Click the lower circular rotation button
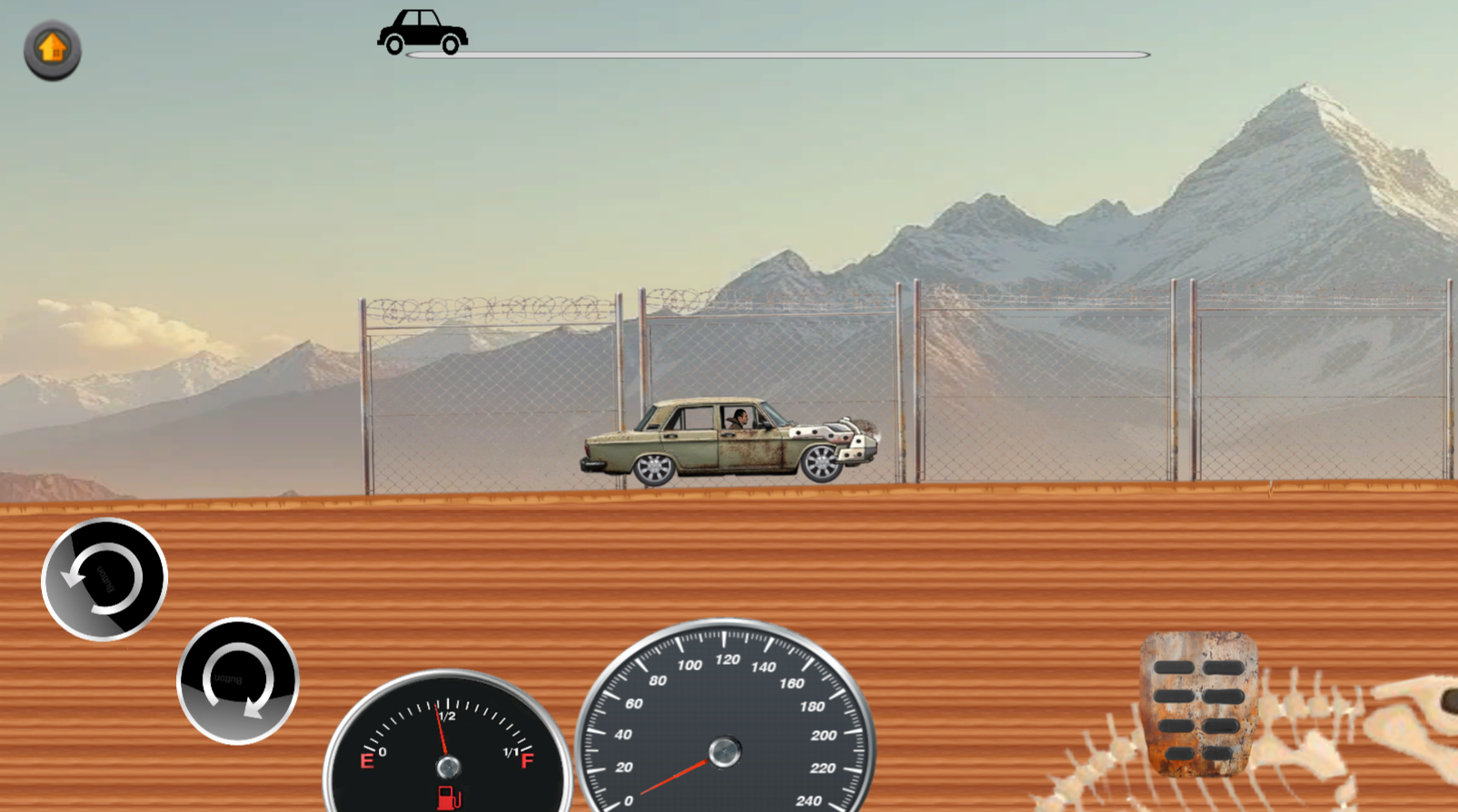This screenshot has width=1458, height=812. tap(238, 681)
